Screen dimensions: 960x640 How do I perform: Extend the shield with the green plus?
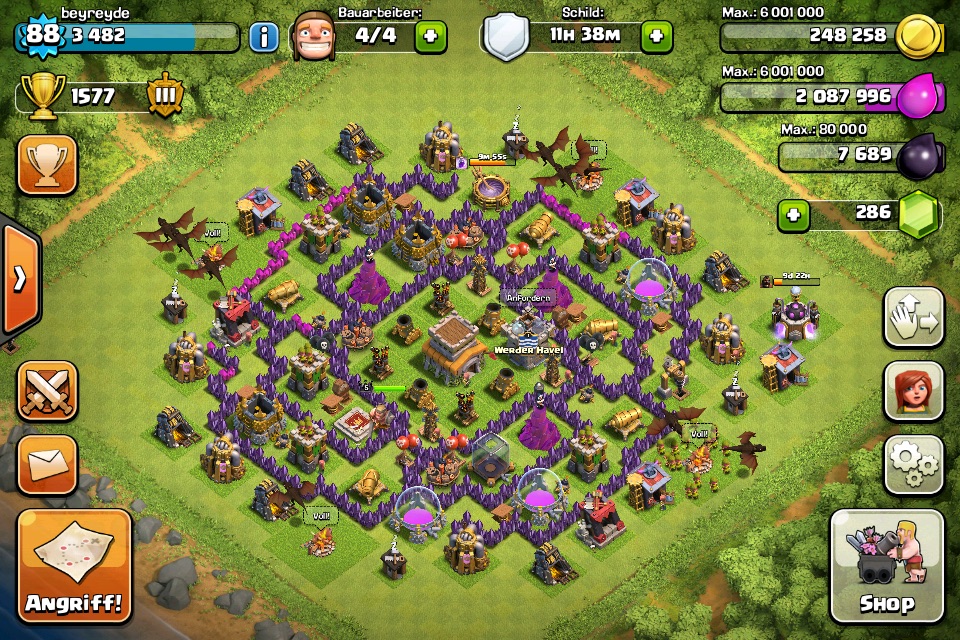(656, 38)
